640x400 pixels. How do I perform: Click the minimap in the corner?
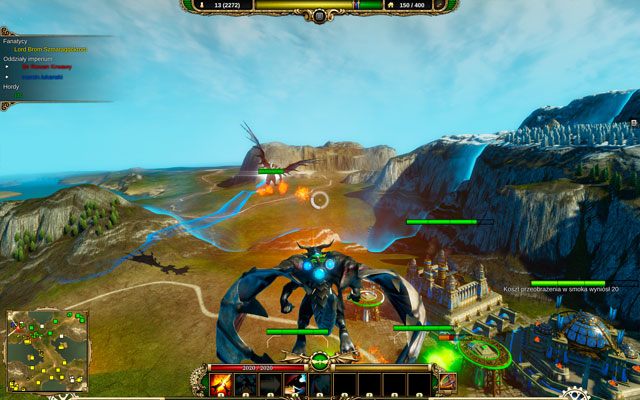tap(47, 350)
